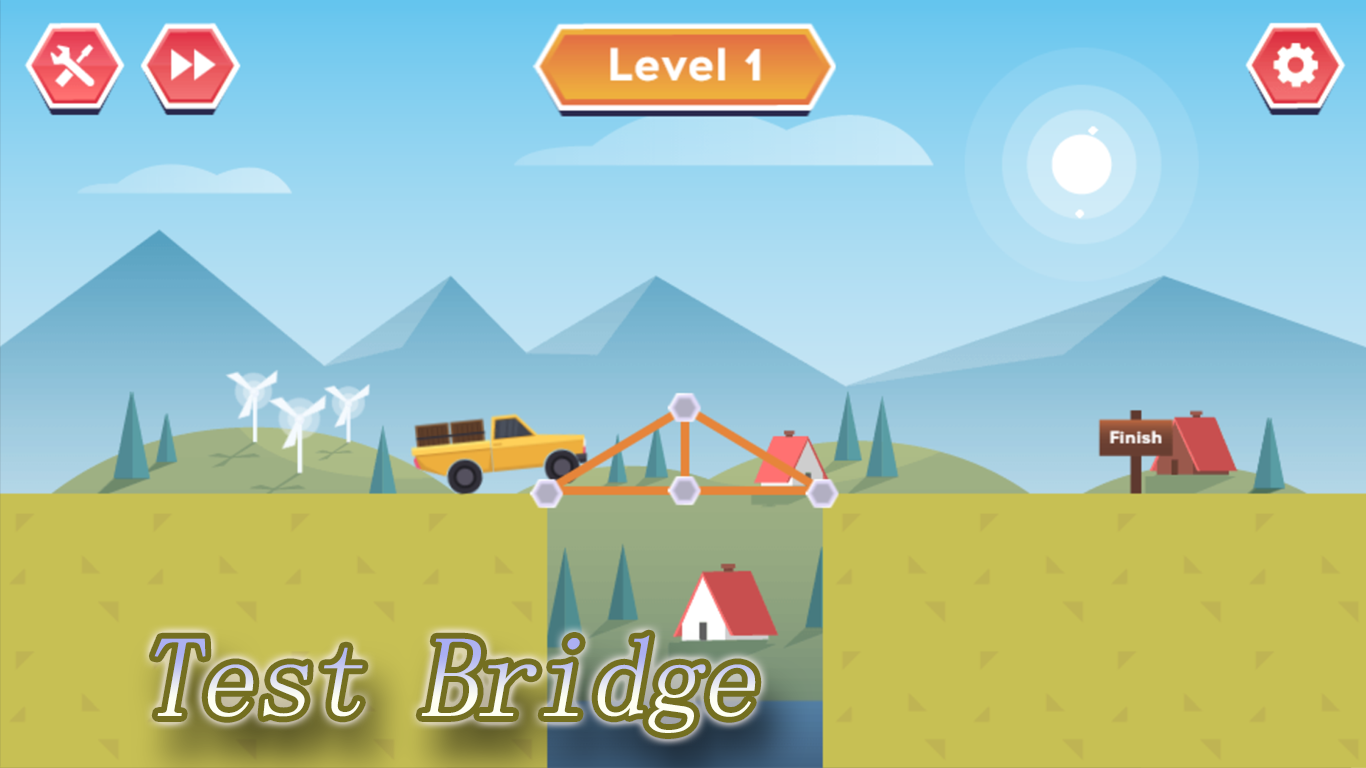
Task: Select the topmost bridge joint node
Action: coord(685,408)
